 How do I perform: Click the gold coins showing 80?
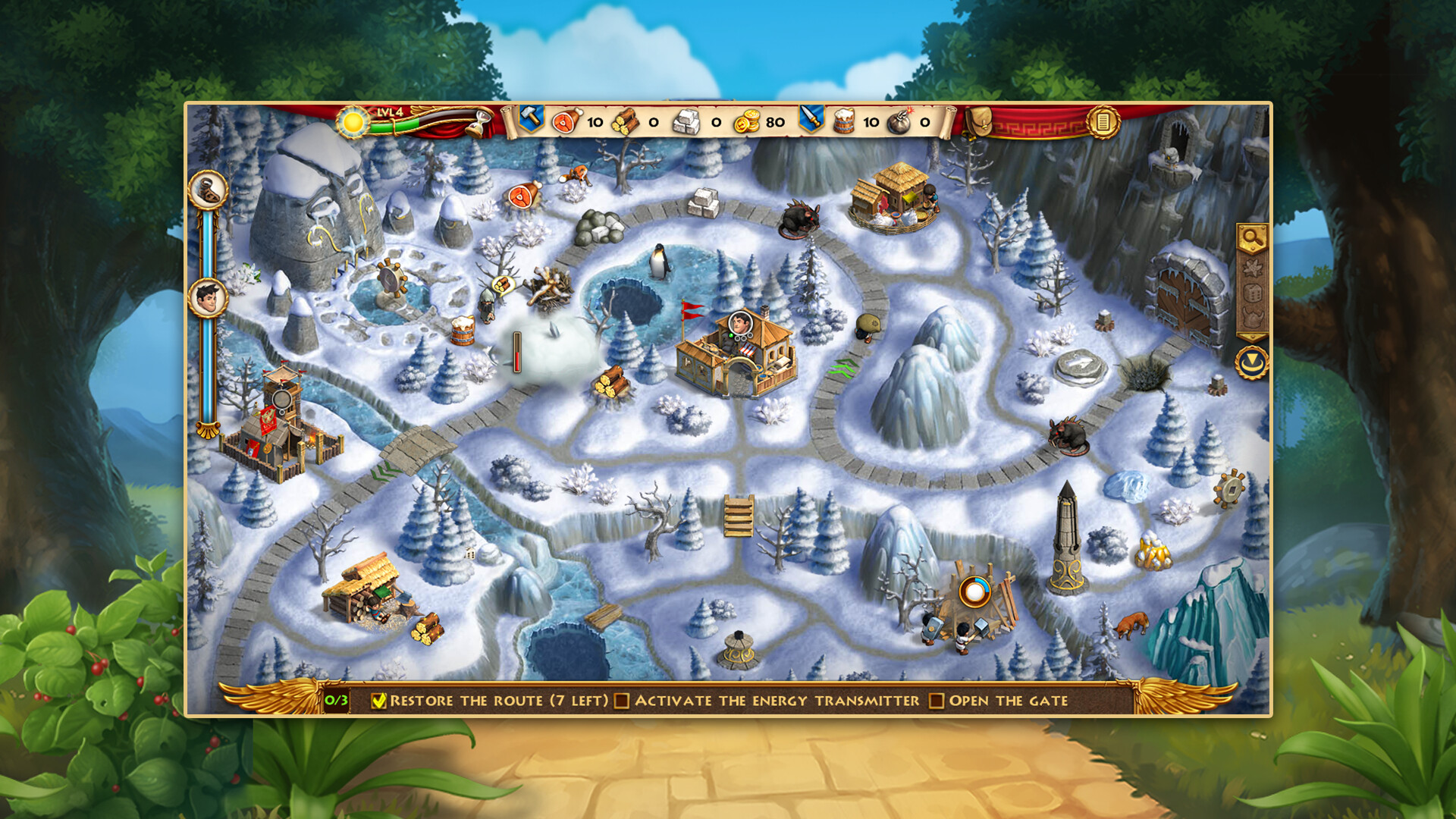754,120
